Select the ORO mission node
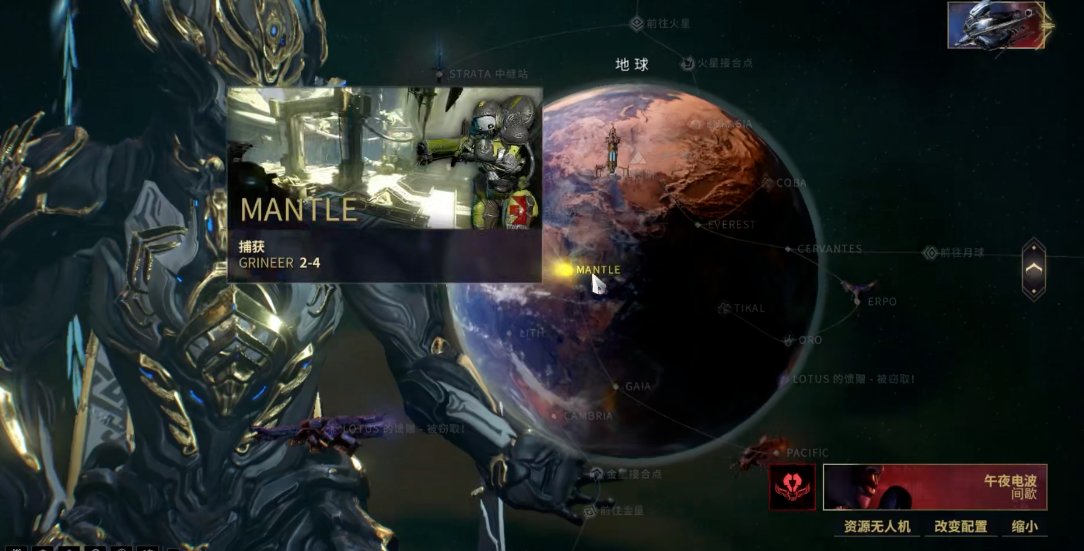 (x=789, y=341)
